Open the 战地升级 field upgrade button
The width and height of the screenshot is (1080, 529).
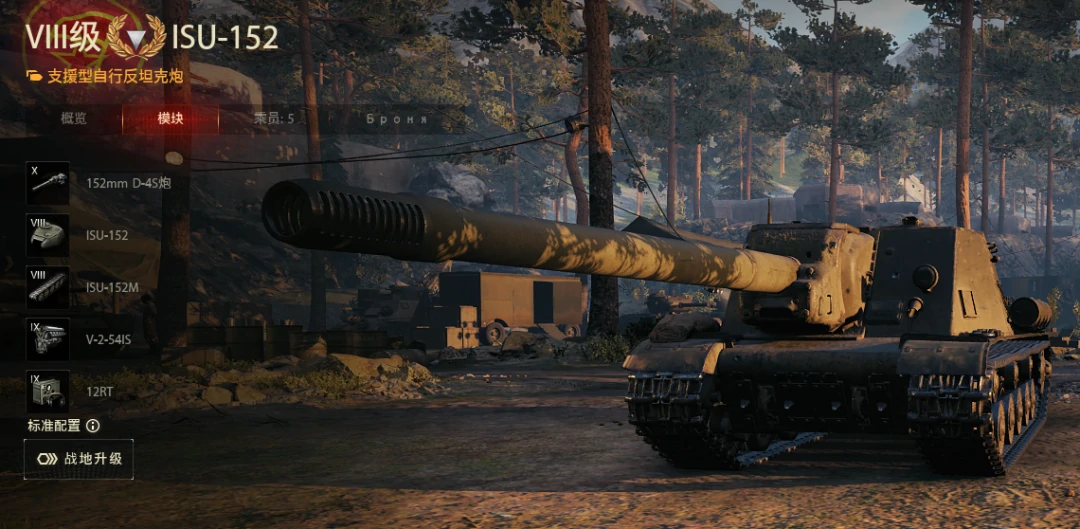[x=79, y=459]
